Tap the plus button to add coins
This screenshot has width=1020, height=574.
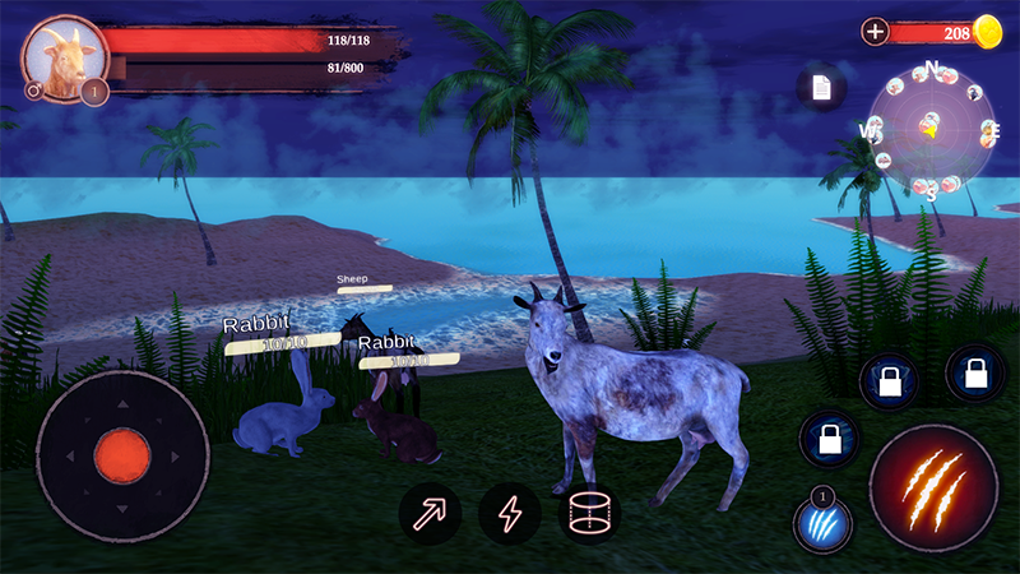875,31
